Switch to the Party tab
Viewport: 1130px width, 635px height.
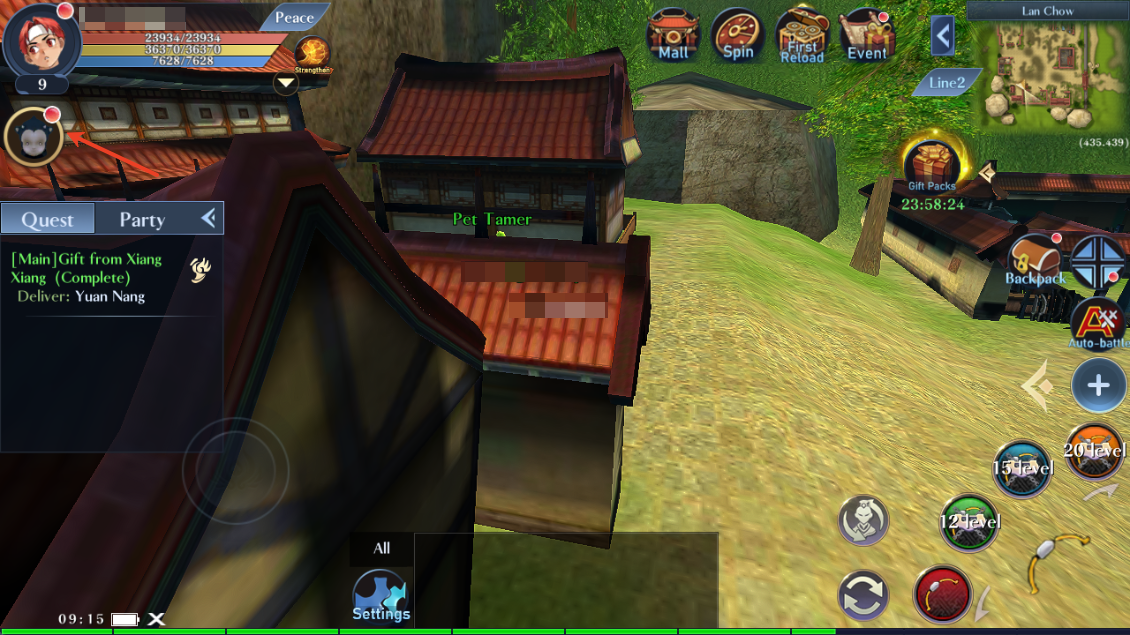pos(142,219)
